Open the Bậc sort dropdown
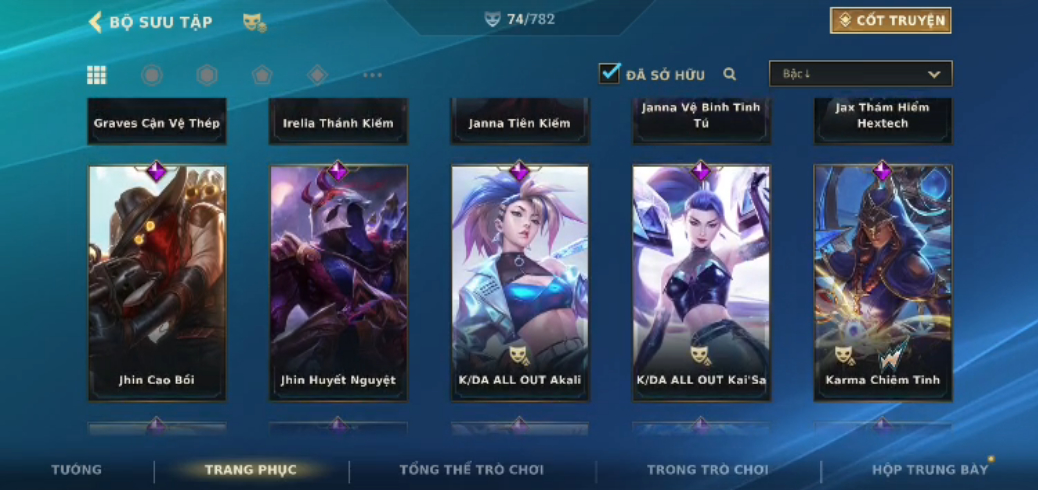The height and width of the screenshot is (490, 1038). pos(860,74)
